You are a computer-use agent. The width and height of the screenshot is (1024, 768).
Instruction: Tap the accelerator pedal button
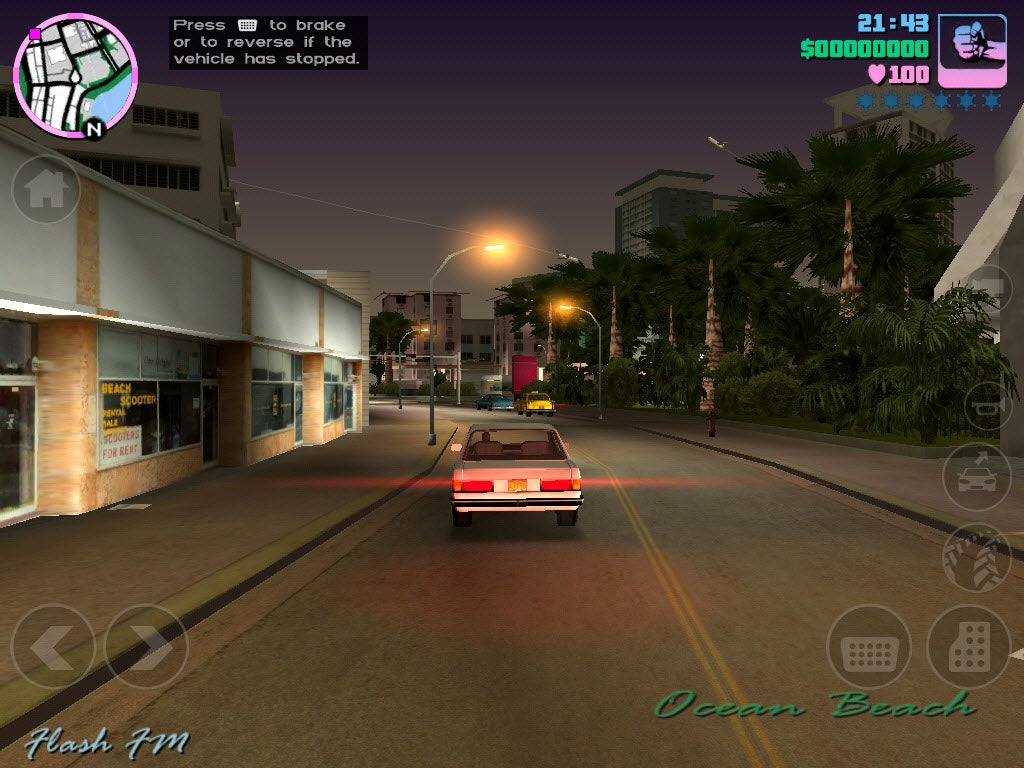[968, 647]
